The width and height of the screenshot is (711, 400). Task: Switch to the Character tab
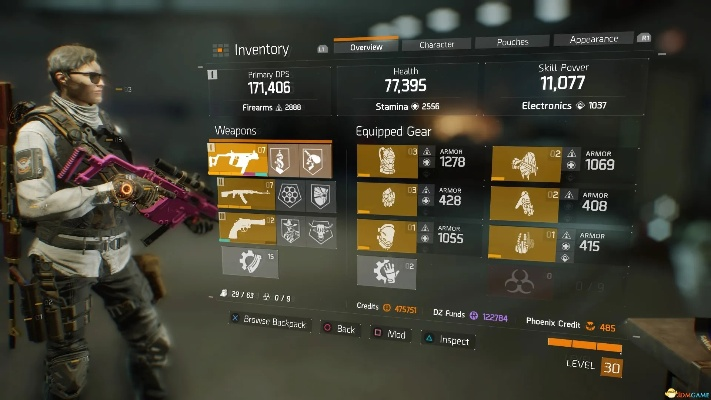click(436, 45)
